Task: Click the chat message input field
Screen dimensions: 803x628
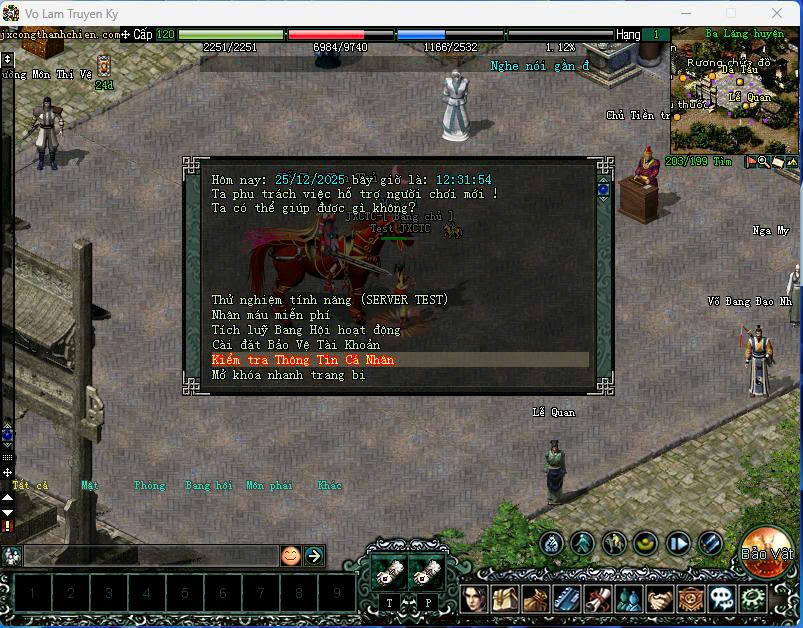Action: [150, 556]
